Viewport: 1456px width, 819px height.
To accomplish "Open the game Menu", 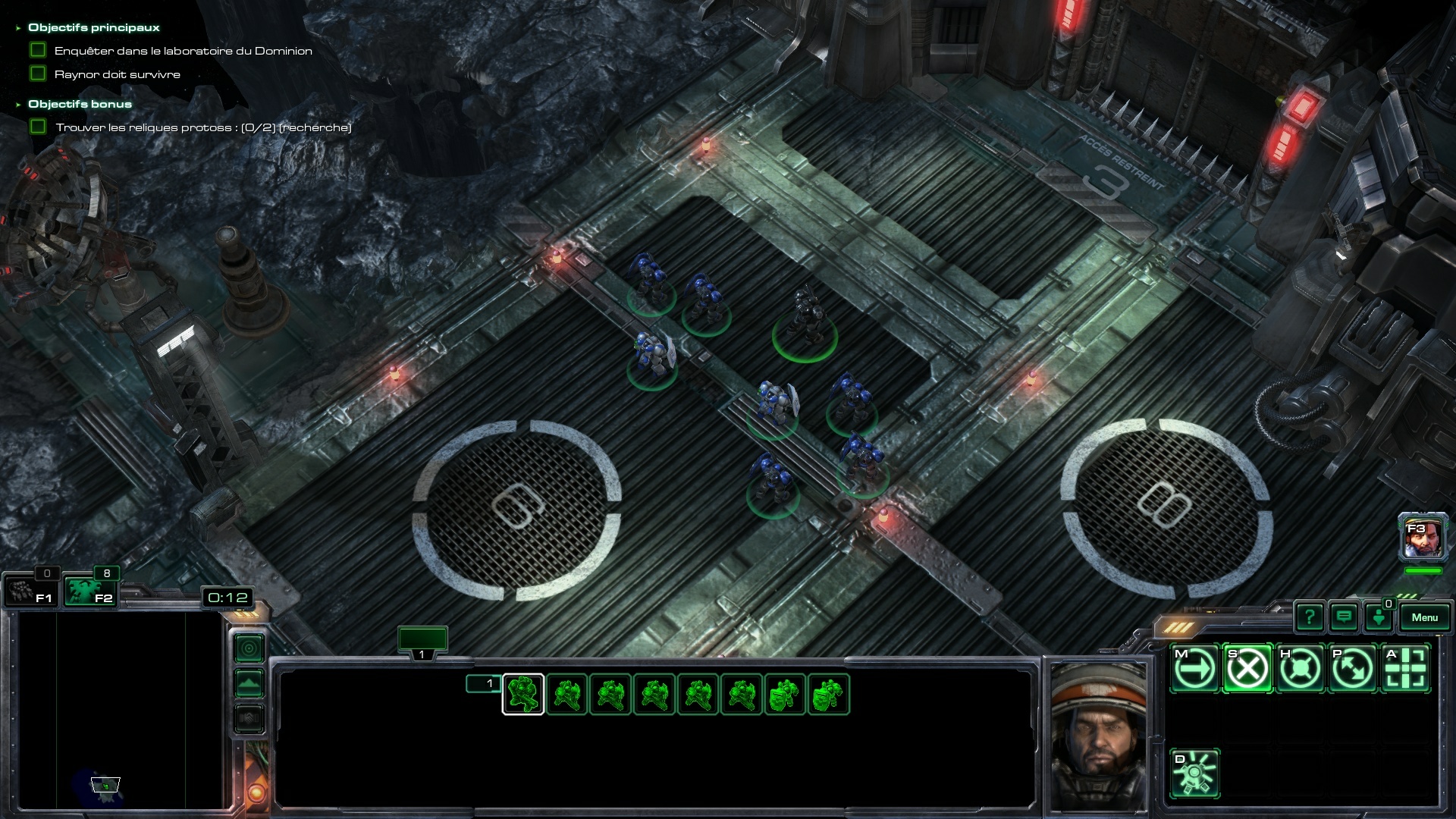I will click(x=1424, y=617).
